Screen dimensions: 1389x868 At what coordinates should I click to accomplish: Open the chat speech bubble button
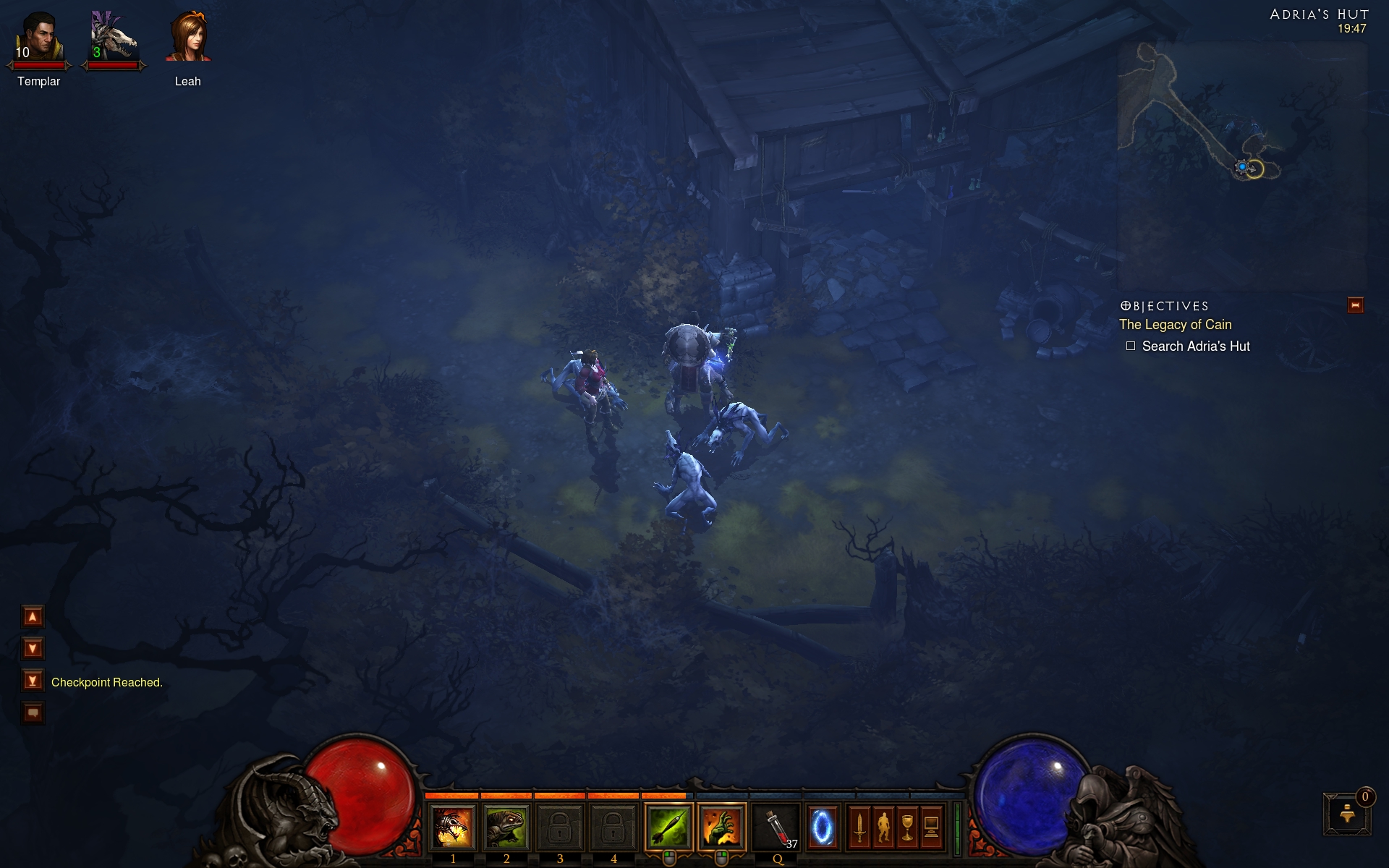coord(33,713)
